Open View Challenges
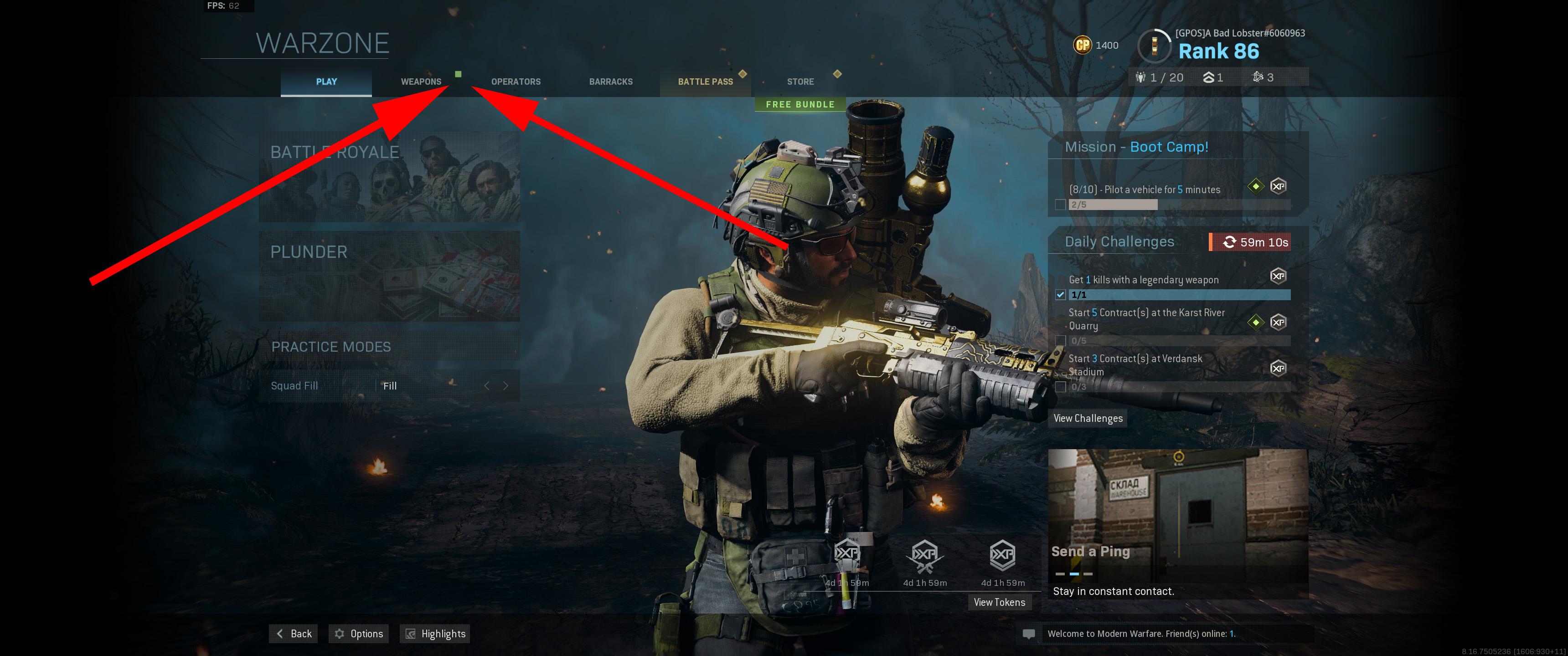Screen dimensions: 1568x656 click(1088, 418)
